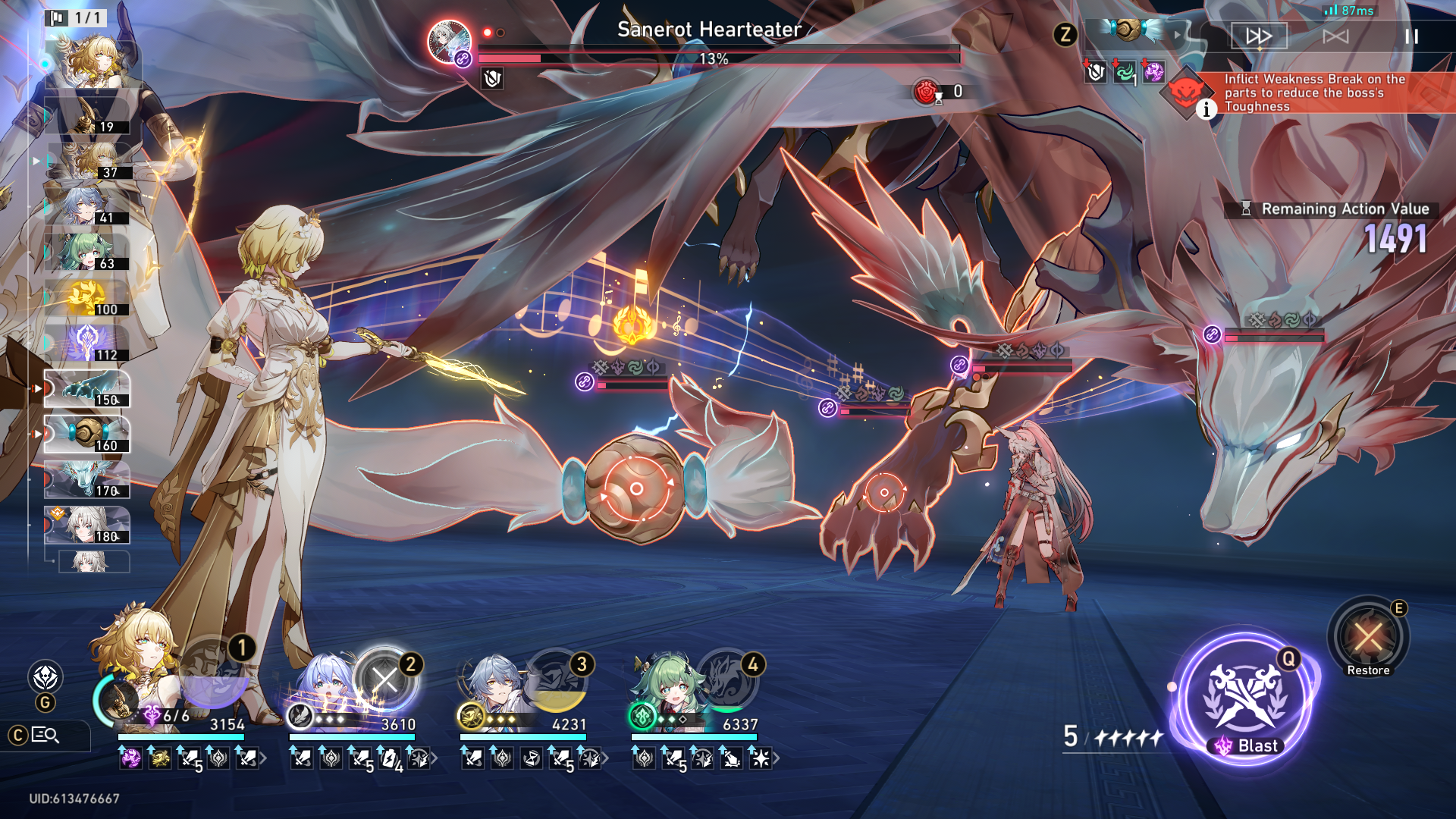Open the boss toughness info tip
Screen dimensions: 1456x819
point(1206,110)
